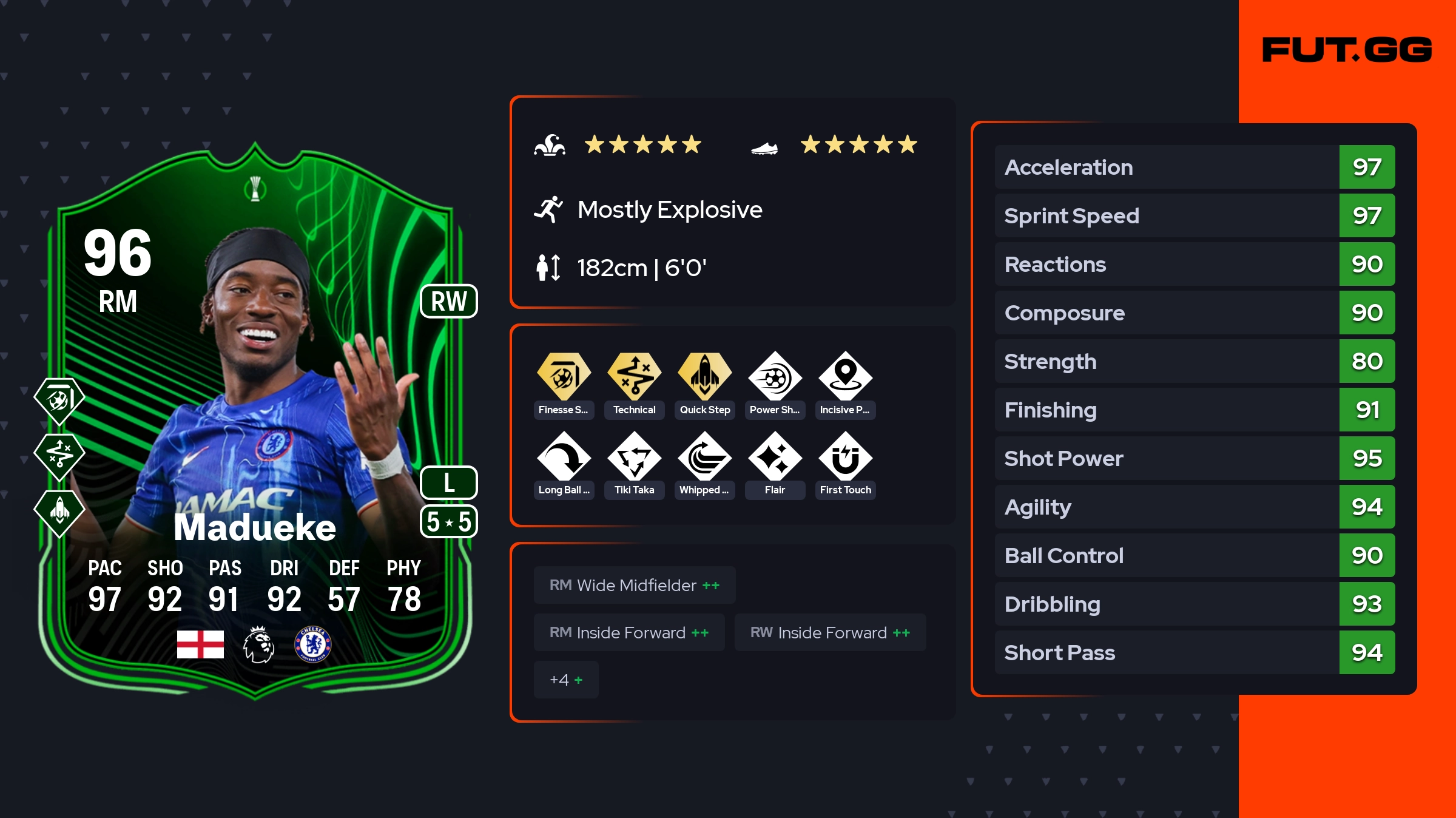Open the Power Shot playstyle icon
Image resolution: width=1456 pixels, height=818 pixels.
click(x=775, y=377)
